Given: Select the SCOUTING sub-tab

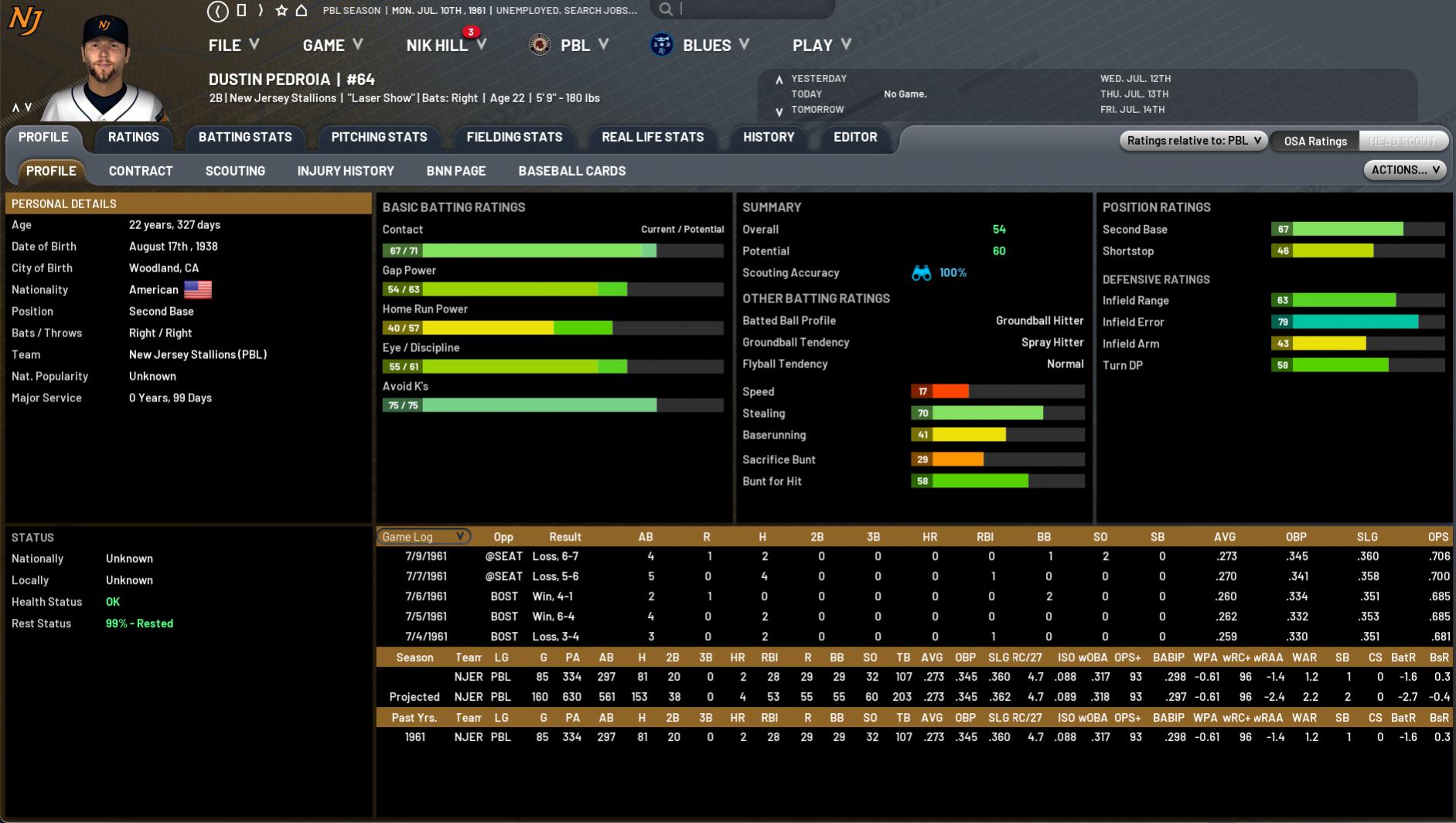Looking at the screenshot, I should click(x=235, y=171).
